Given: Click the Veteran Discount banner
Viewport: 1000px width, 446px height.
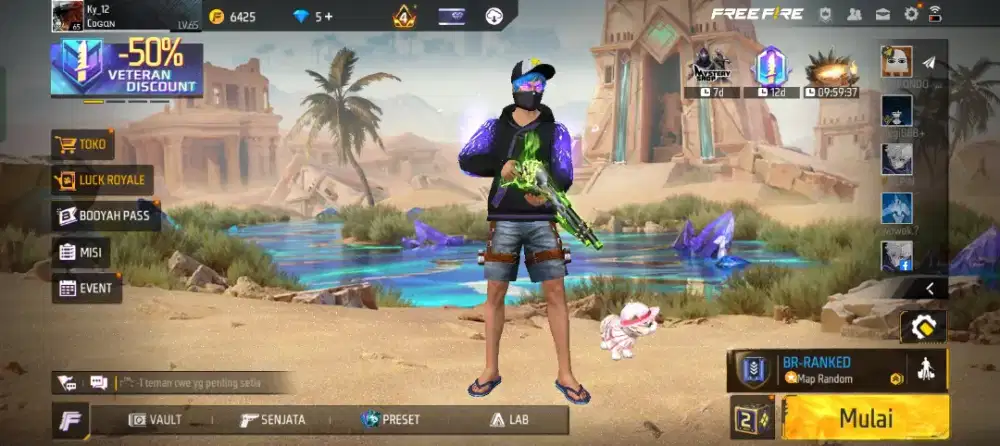Looking at the screenshot, I should 127,69.
